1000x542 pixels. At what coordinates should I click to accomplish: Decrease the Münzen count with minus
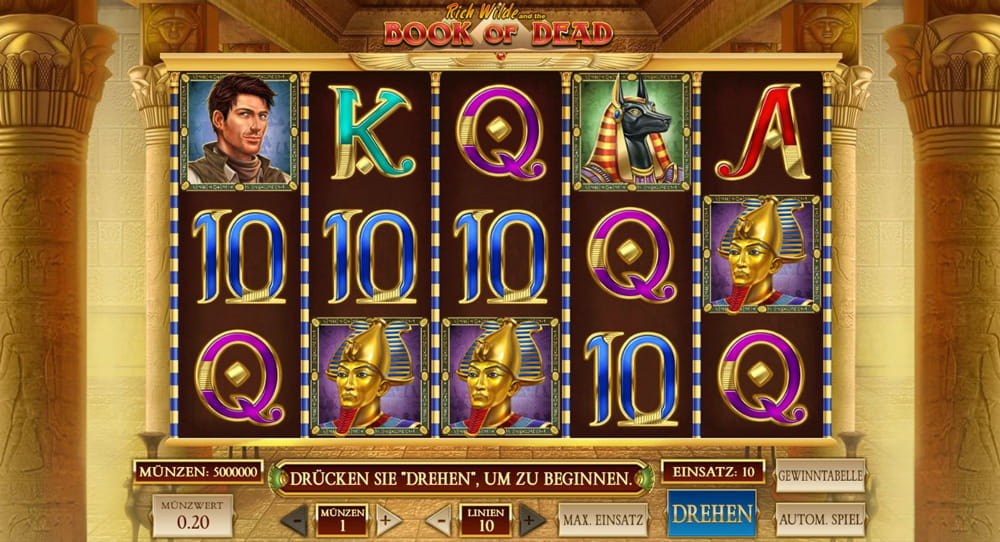pyautogui.click(x=294, y=520)
